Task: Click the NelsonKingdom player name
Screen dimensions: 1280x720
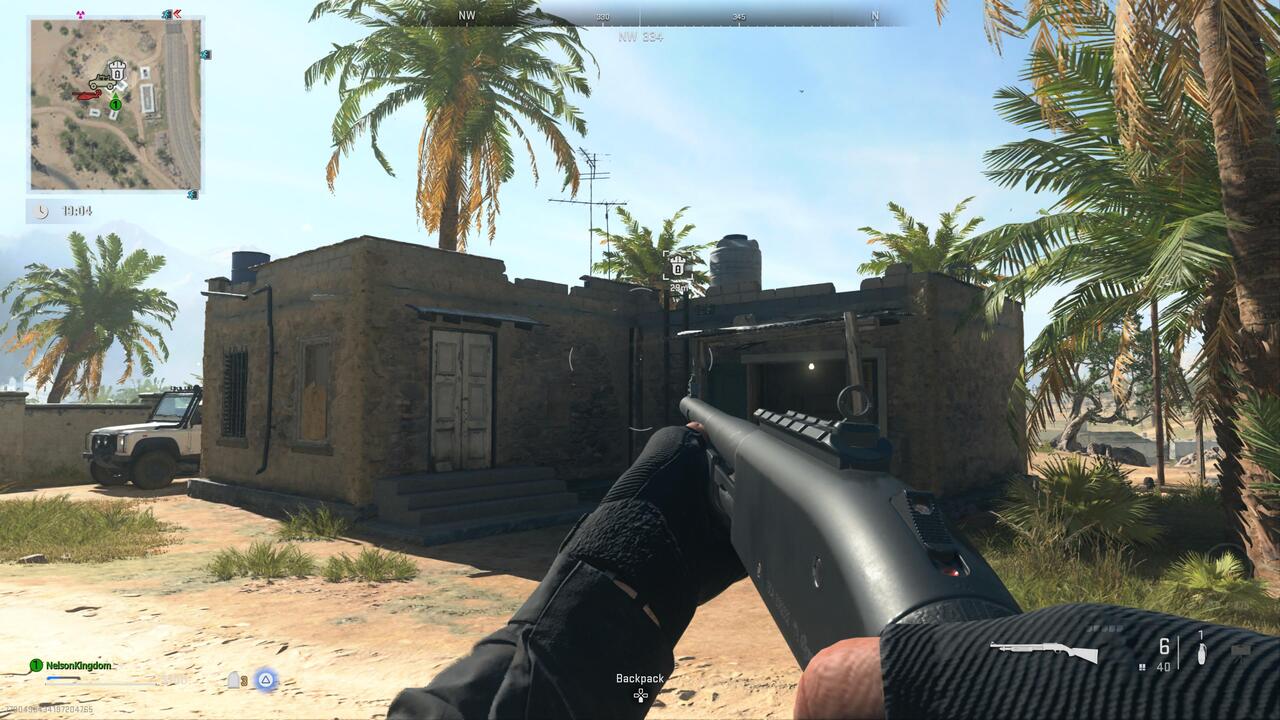Action: tap(78, 666)
